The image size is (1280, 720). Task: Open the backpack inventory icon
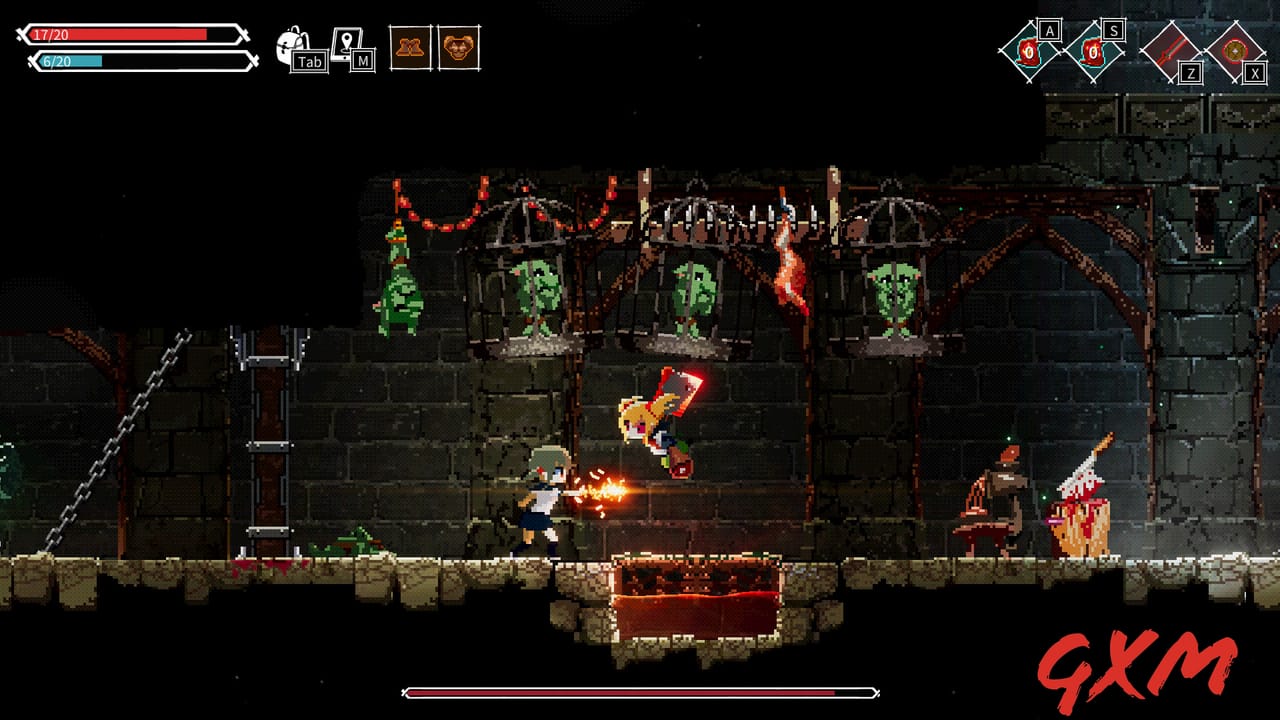(x=290, y=43)
